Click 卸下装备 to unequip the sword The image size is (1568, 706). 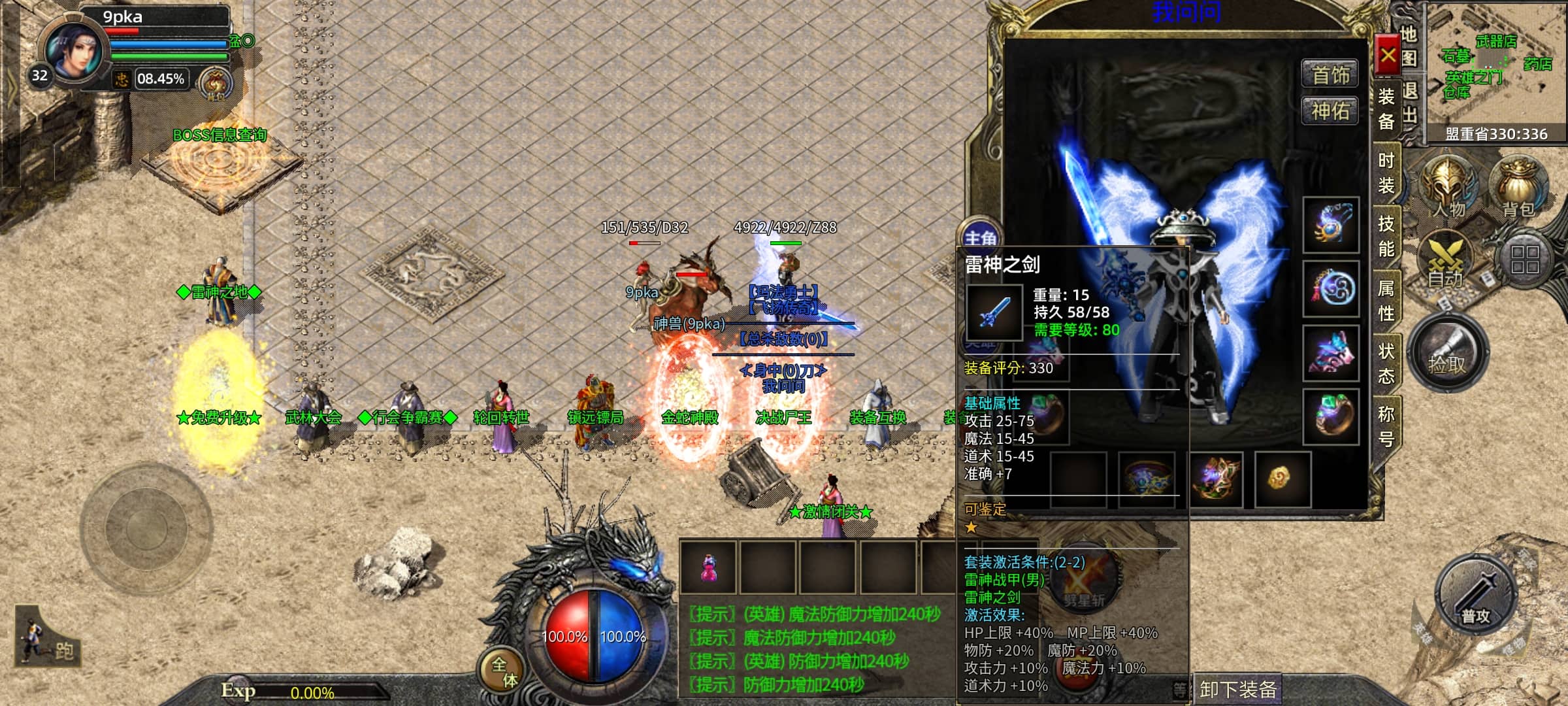point(1237,689)
